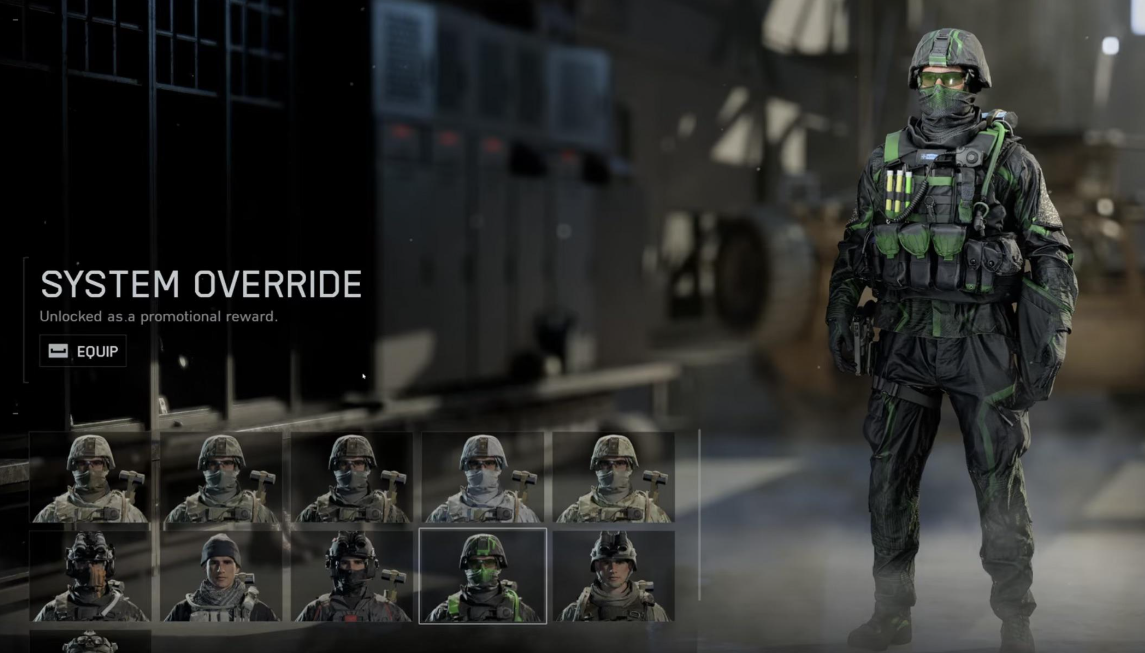Choose the unmasked helmet skin beside System Override
The image size is (1145, 653).
[x=613, y=576]
